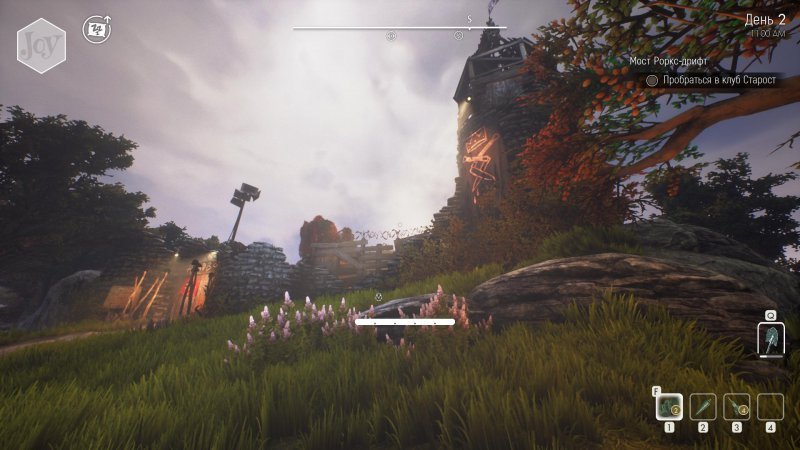Select the dart item in hotbar slot 2
Screen dimensions: 800x450
[703, 406]
